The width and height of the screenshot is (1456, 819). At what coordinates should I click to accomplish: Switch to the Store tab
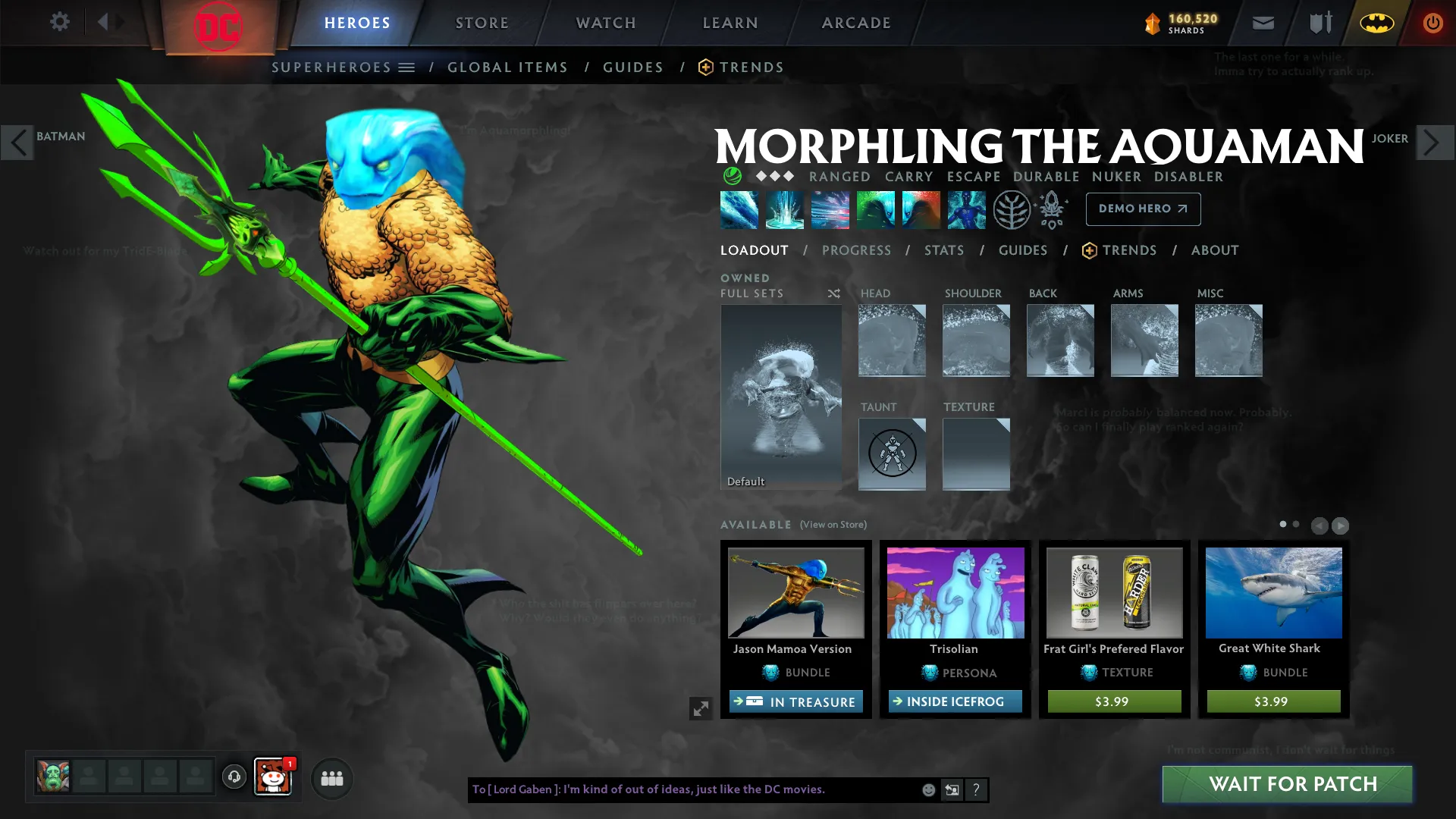(x=482, y=23)
